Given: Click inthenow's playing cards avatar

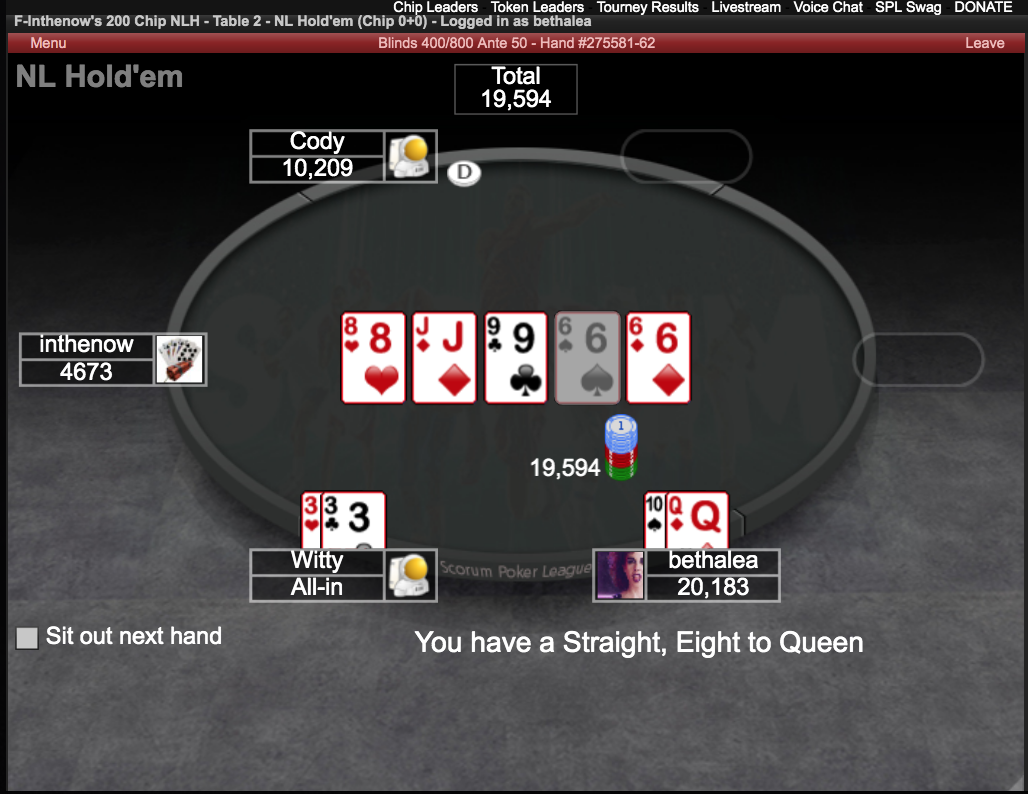Looking at the screenshot, I should [x=180, y=359].
